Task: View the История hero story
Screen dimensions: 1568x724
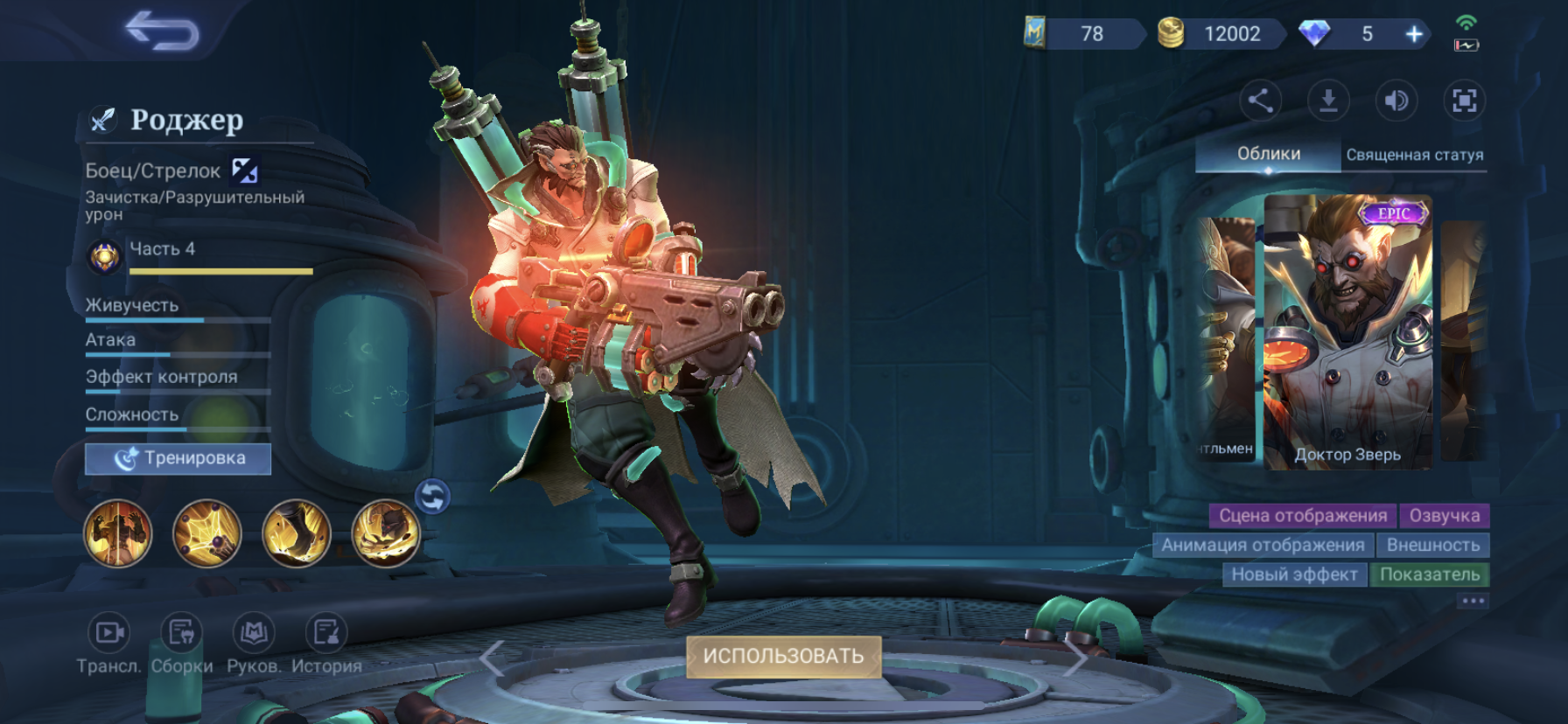Action: point(326,633)
